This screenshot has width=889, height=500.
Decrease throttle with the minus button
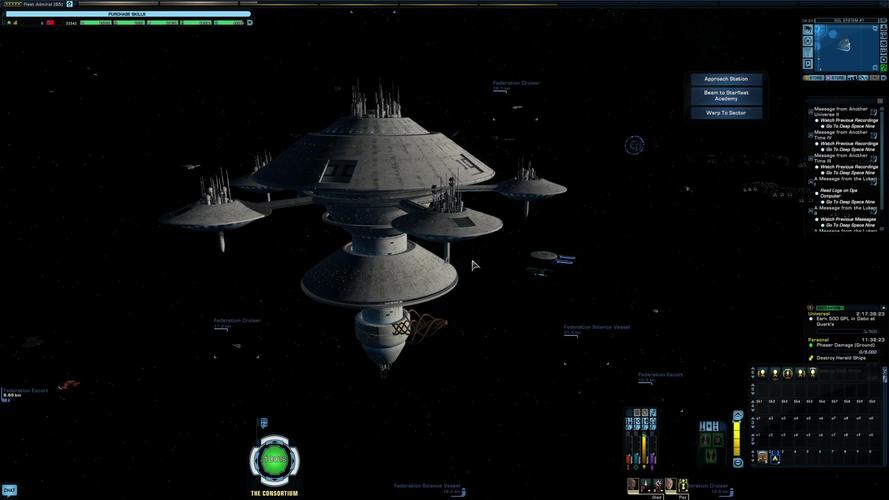738,462
